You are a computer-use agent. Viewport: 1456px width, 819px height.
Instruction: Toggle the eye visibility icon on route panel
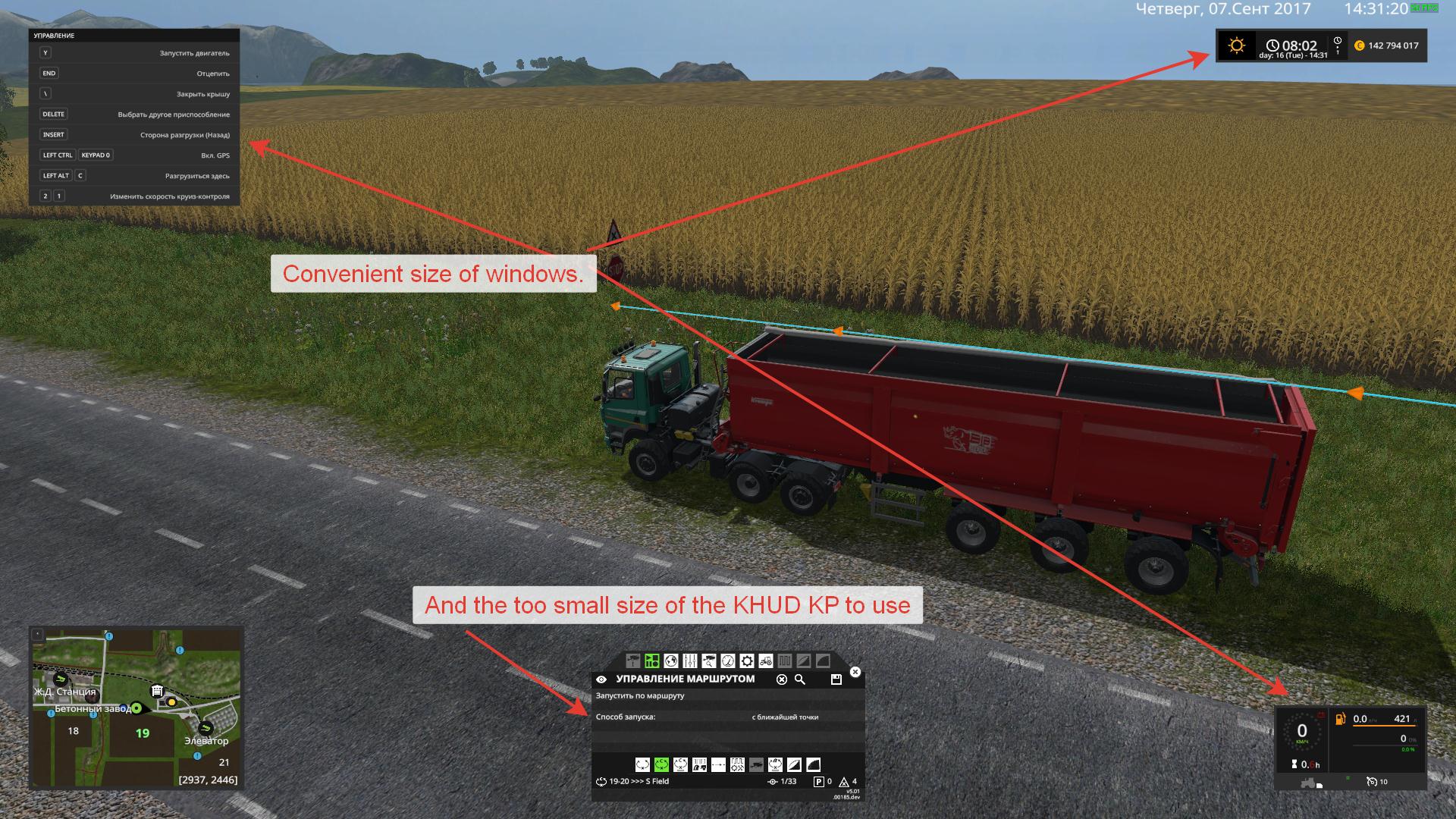pyautogui.click(x=601, y=679)
